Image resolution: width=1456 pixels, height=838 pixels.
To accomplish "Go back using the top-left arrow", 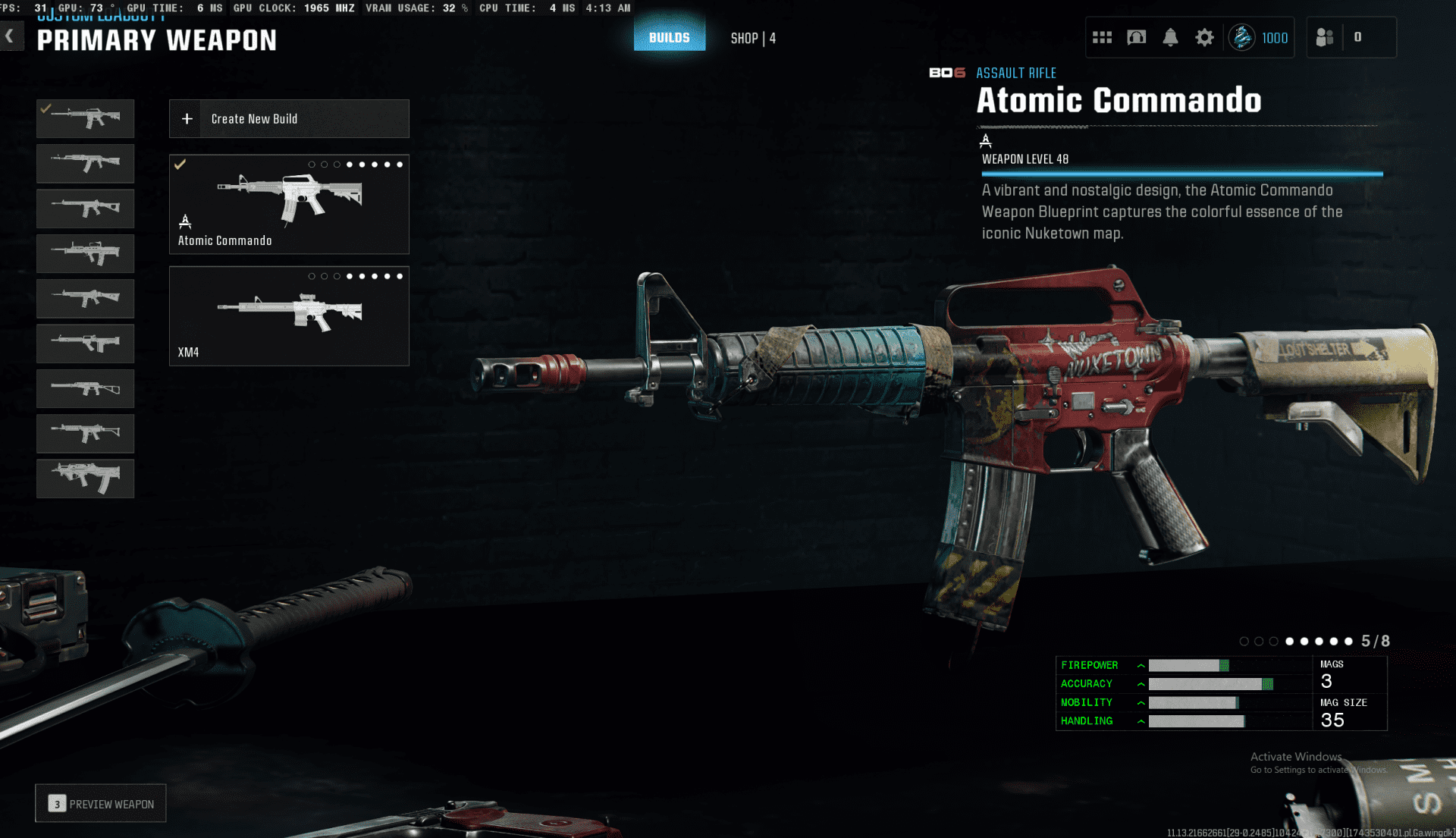I will (x=10, y=36).
